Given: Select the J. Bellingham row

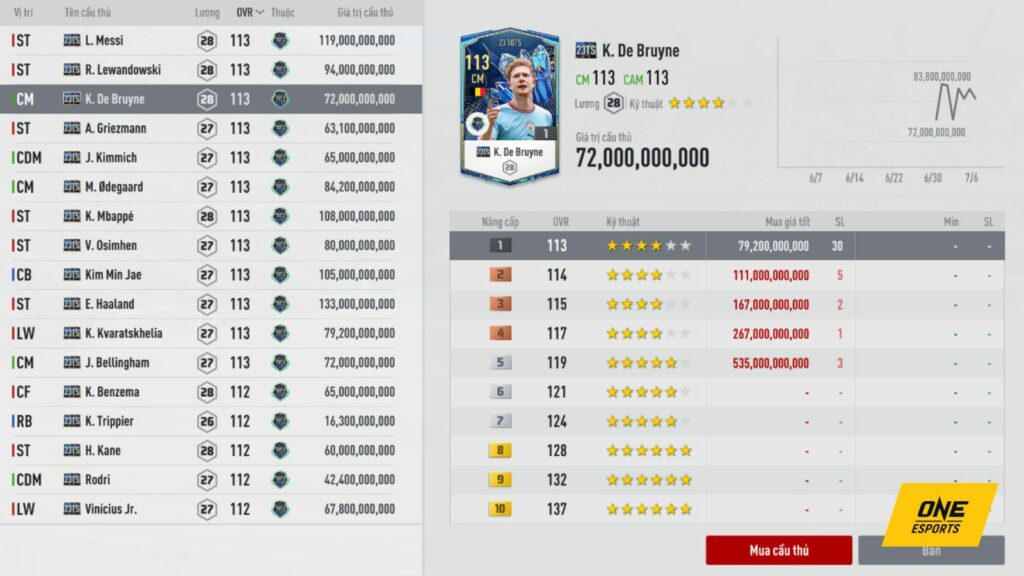Looking at the screenshot, I should [x=210, y=363].
